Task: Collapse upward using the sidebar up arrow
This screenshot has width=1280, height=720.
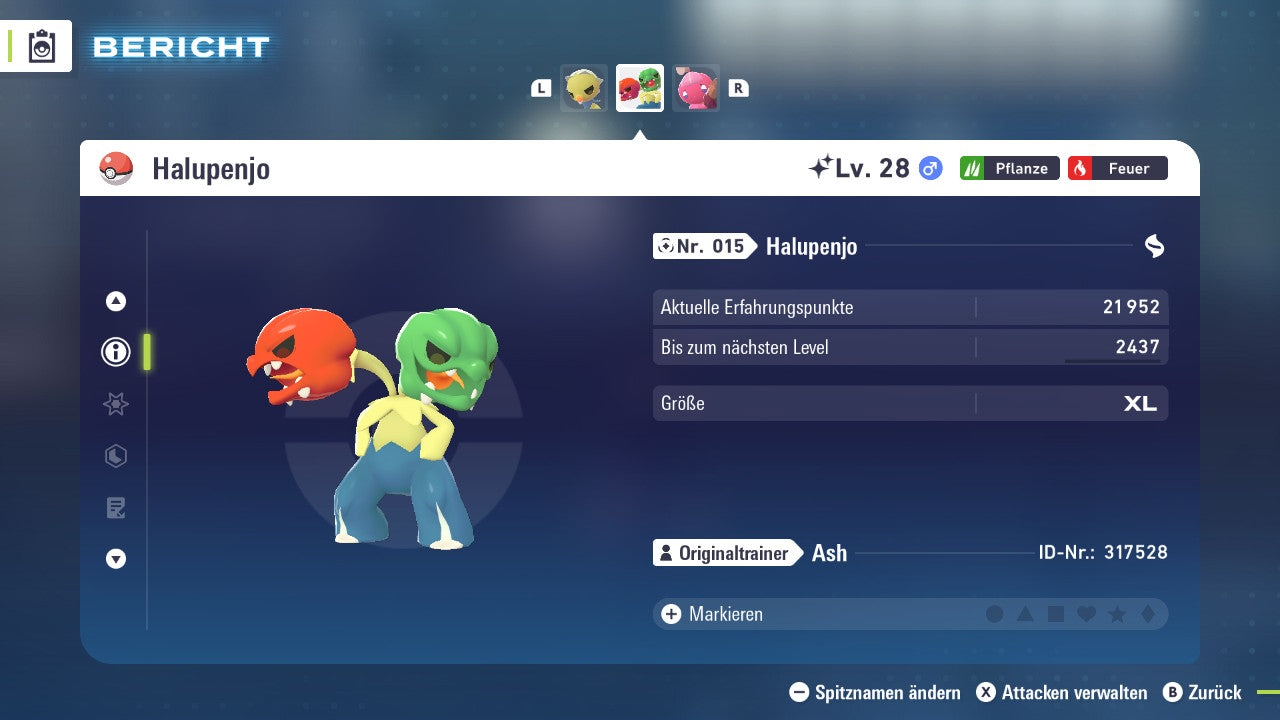Action: pos(115,300)
